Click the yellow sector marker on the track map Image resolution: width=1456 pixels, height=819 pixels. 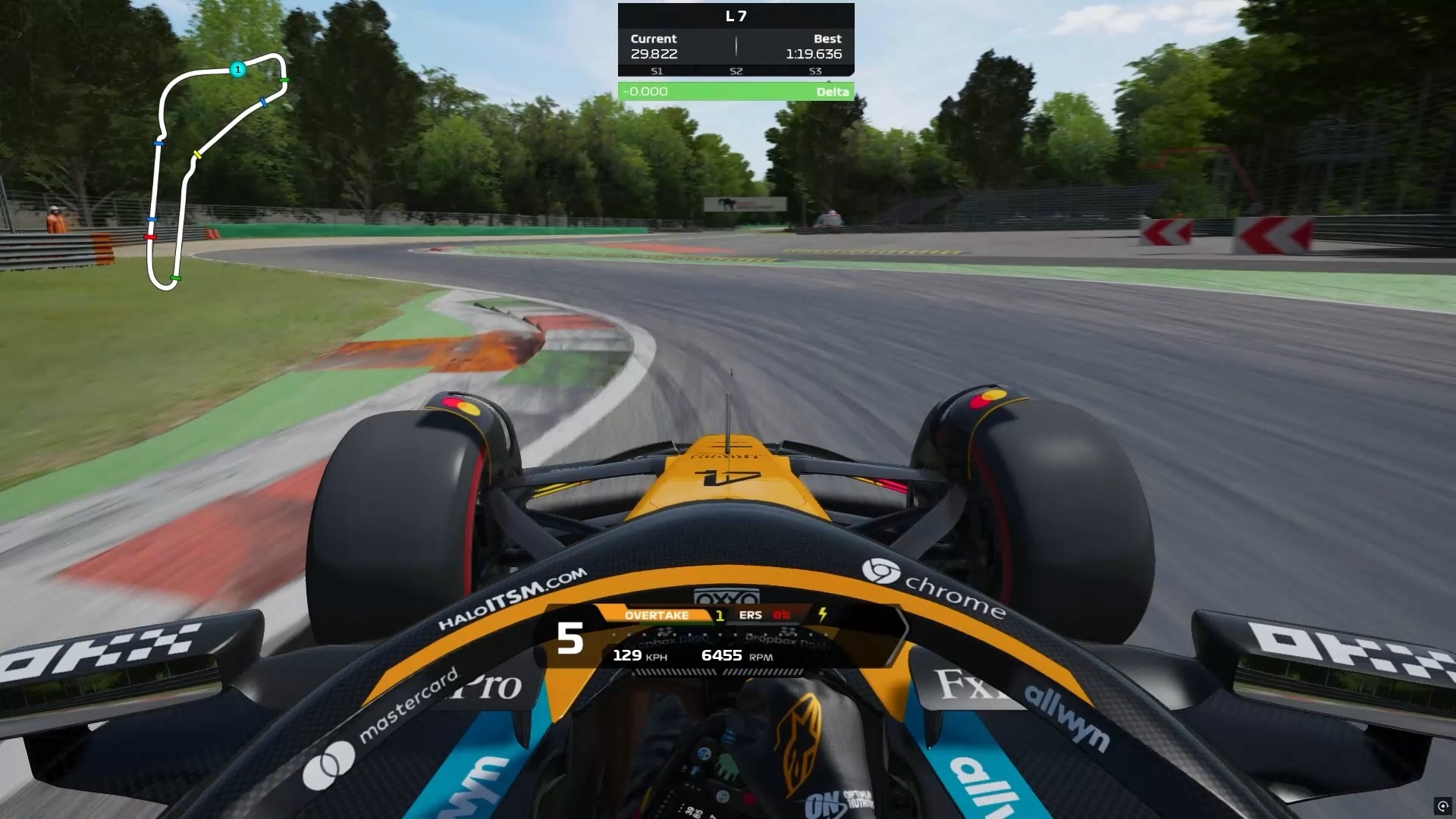pos(197,155)
